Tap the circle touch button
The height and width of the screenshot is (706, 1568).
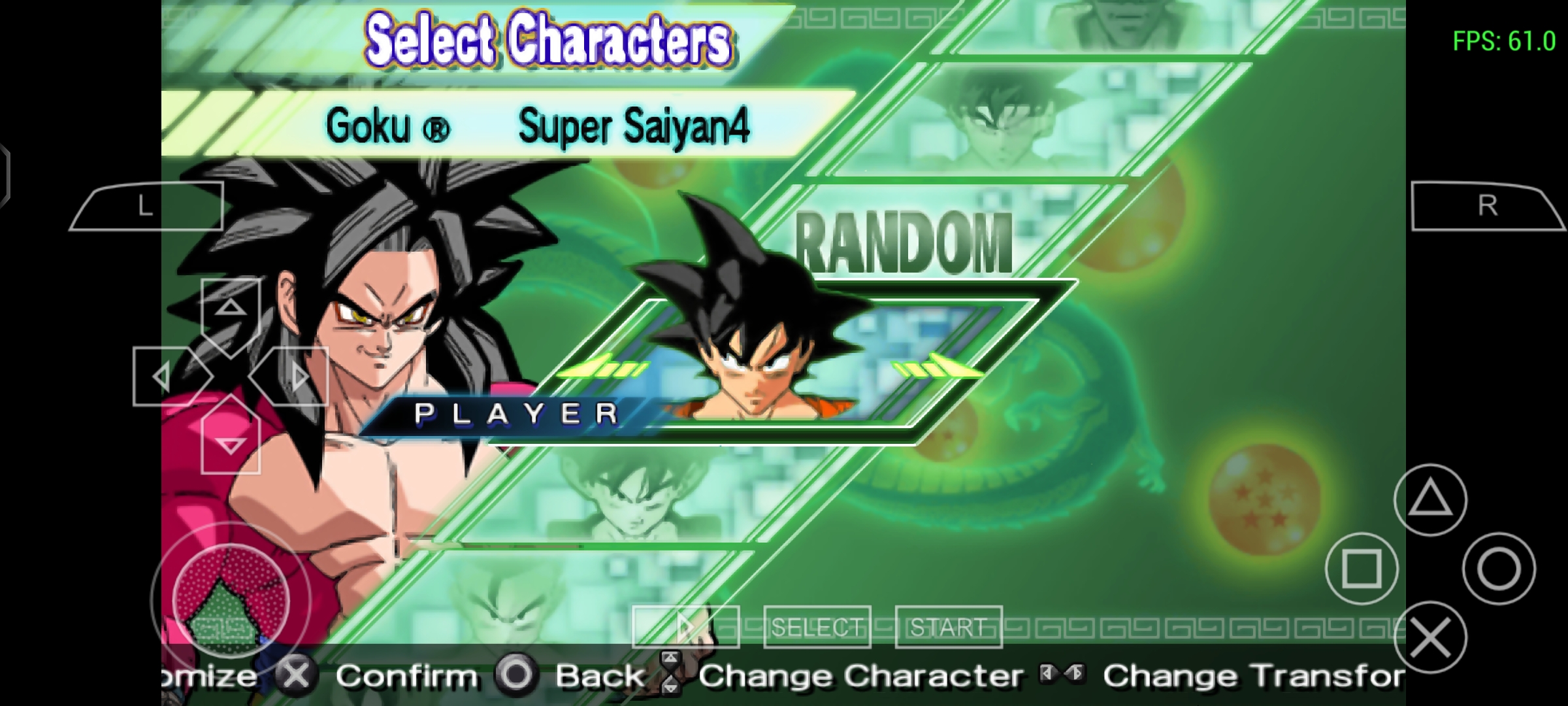(1499, 569)
